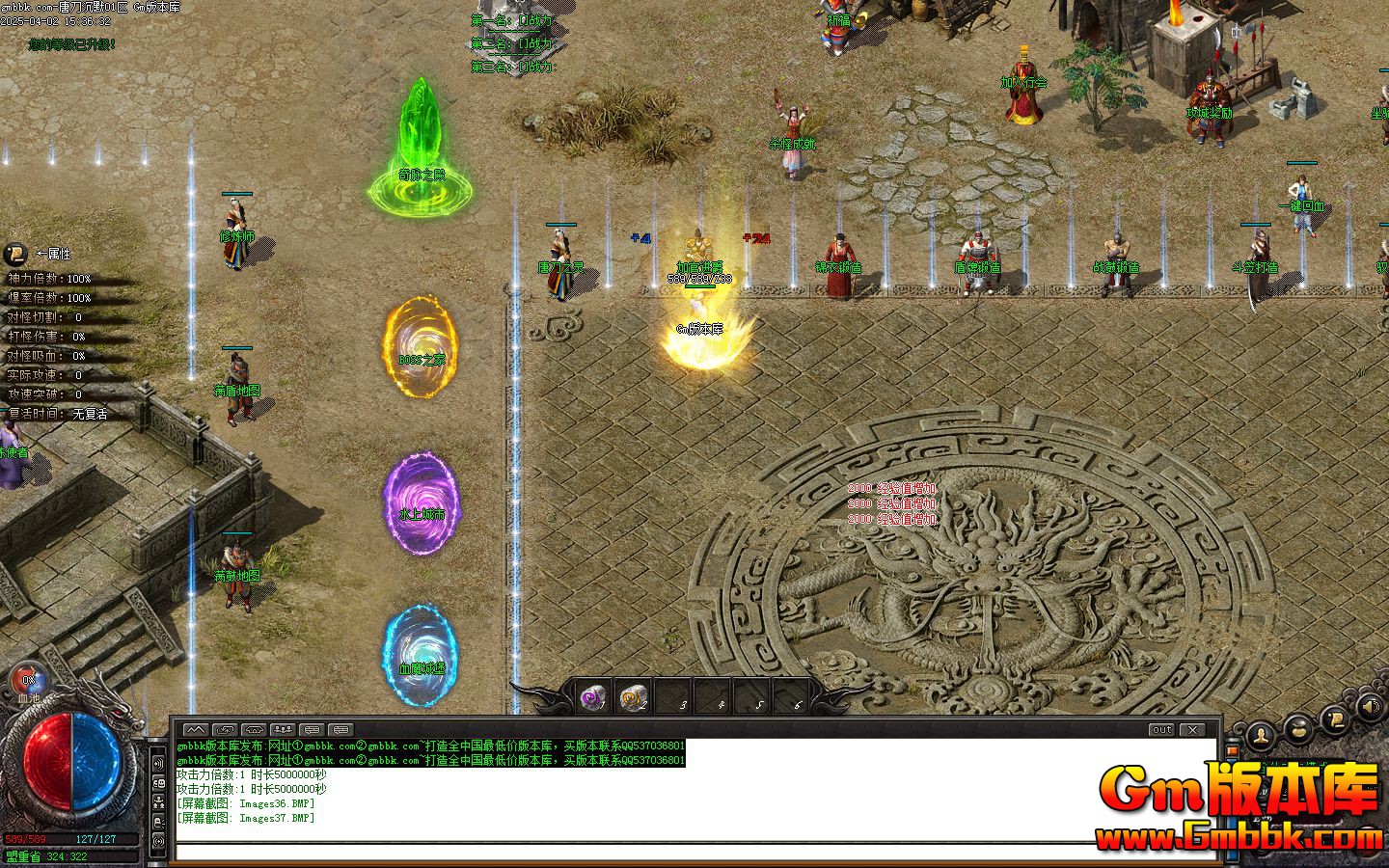Screen dimensions: 1389x868
Task: Open the quest scroll icon
Action: coord(1336,720)
